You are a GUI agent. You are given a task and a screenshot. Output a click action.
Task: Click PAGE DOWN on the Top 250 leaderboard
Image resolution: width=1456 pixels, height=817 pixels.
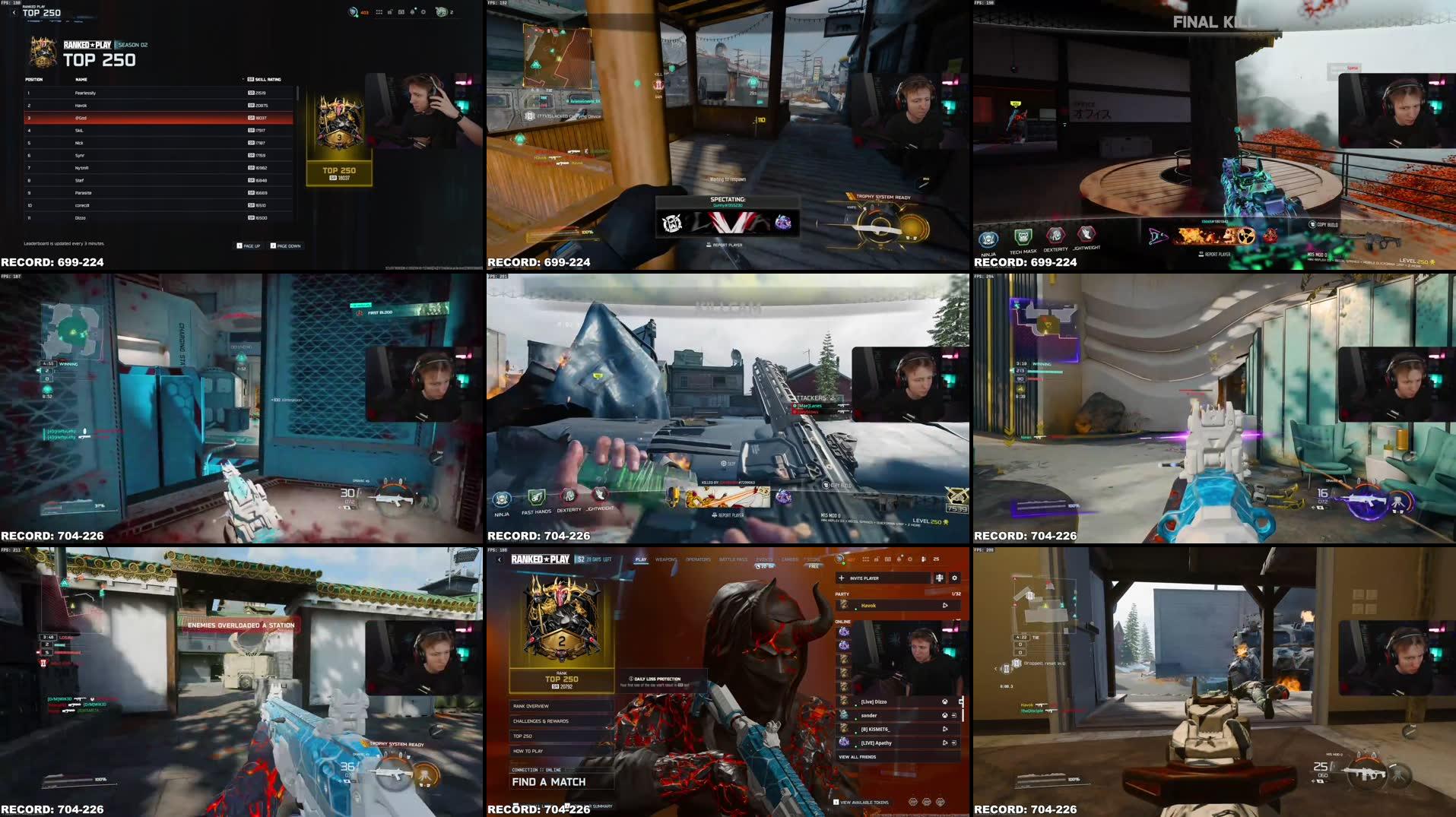click(288, 246)
